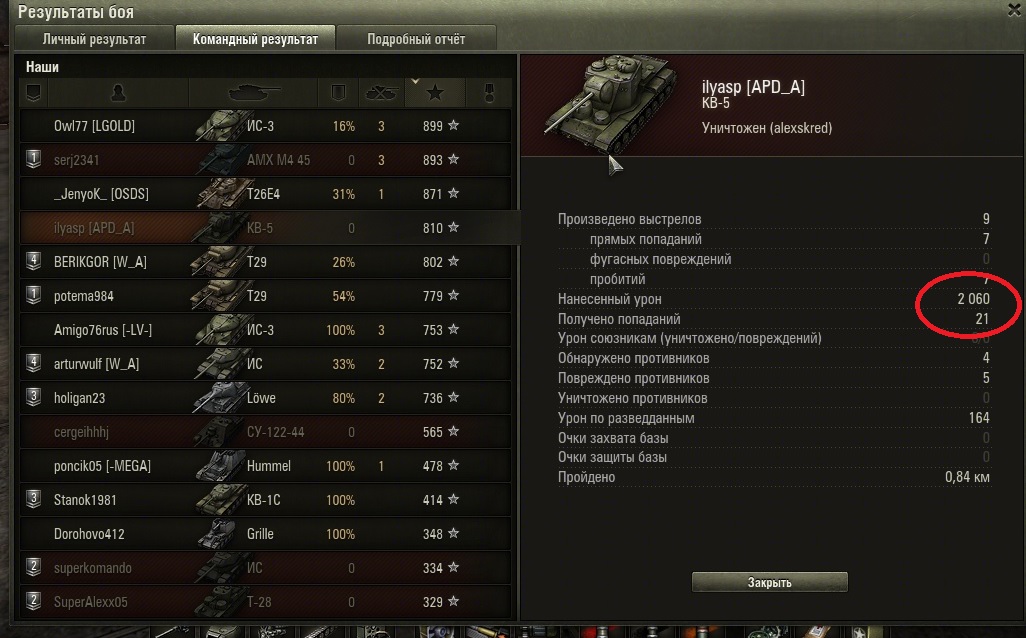Sort by the medal achievements column
Screen dimensions: 1026x638
(x=490, y=93)
